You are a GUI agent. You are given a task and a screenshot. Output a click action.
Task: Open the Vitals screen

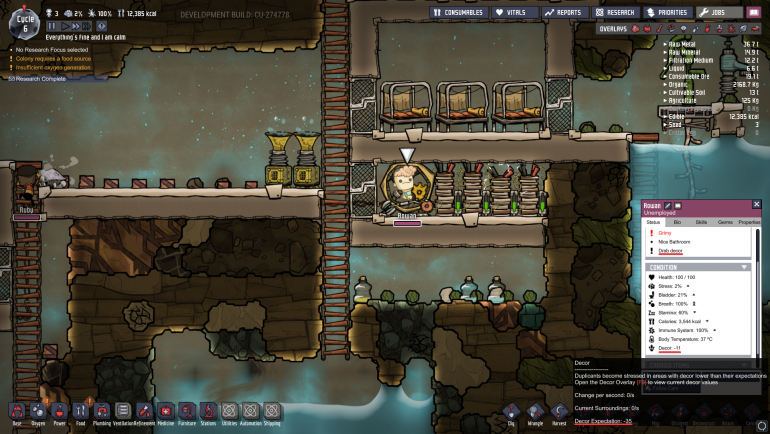click(x=514, y=12)
